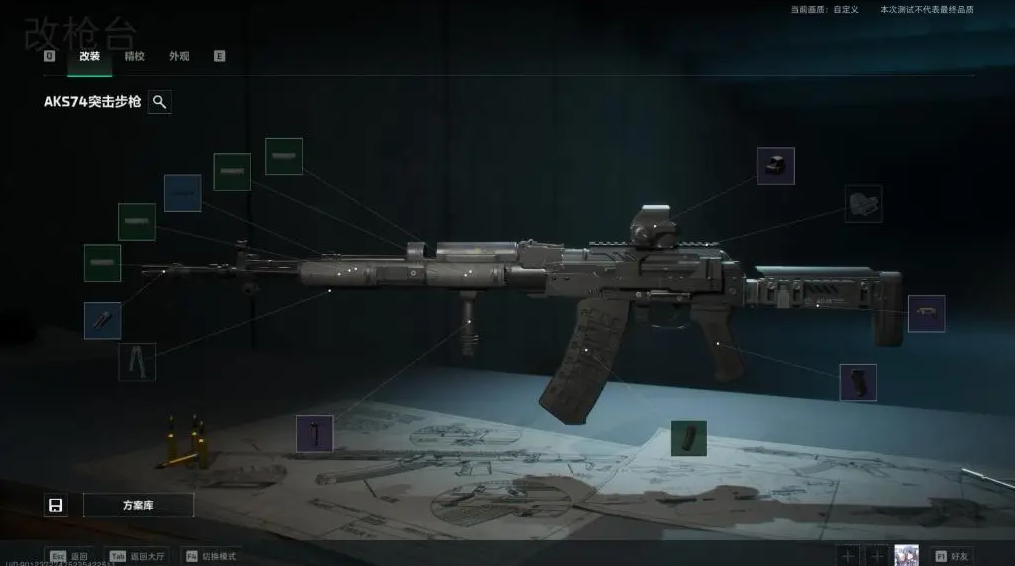Open the 好友 friends list
Screen dimensions: 1015x566
click(955, 556)
